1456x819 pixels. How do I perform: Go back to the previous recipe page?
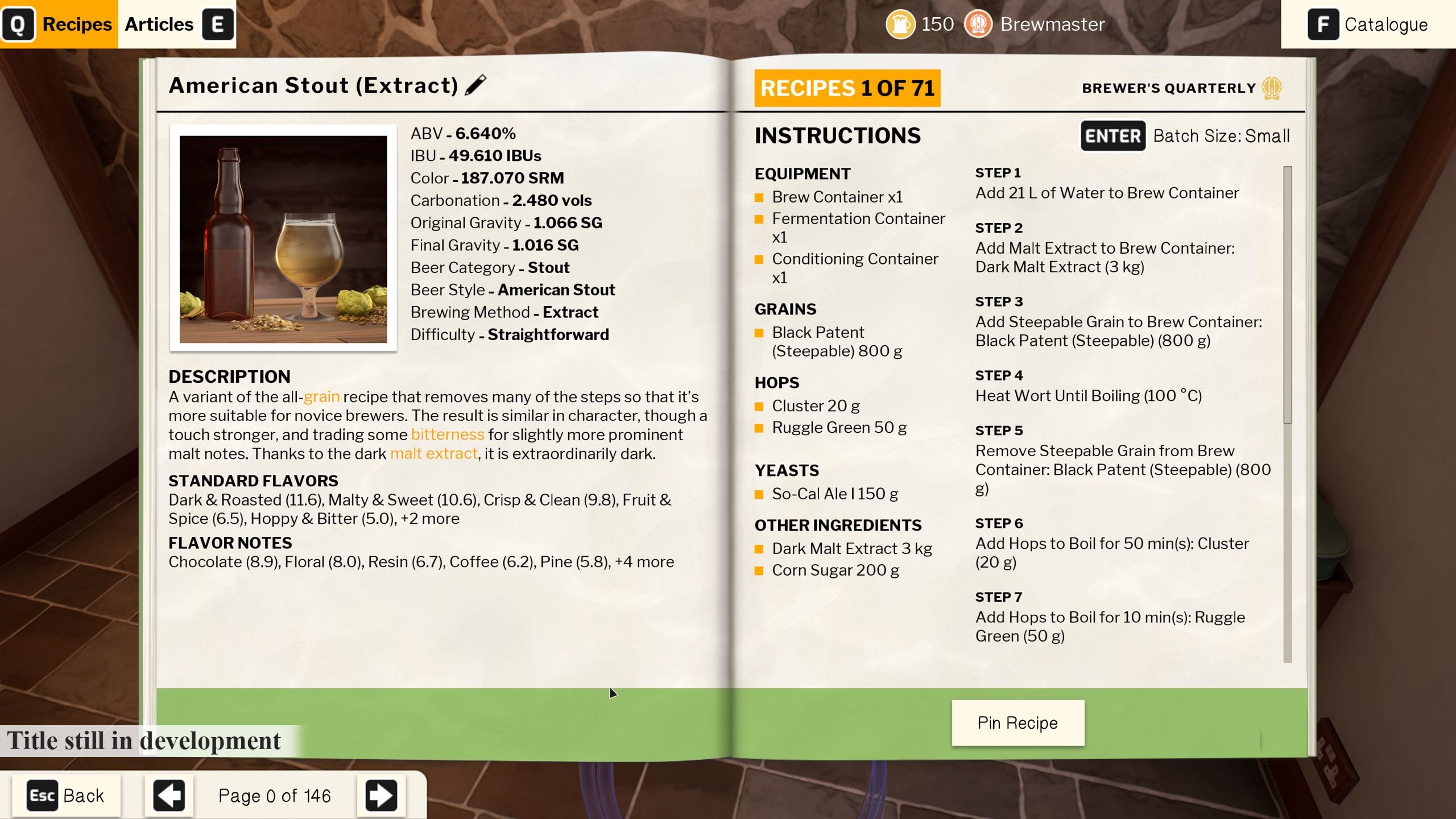(168, 795)
